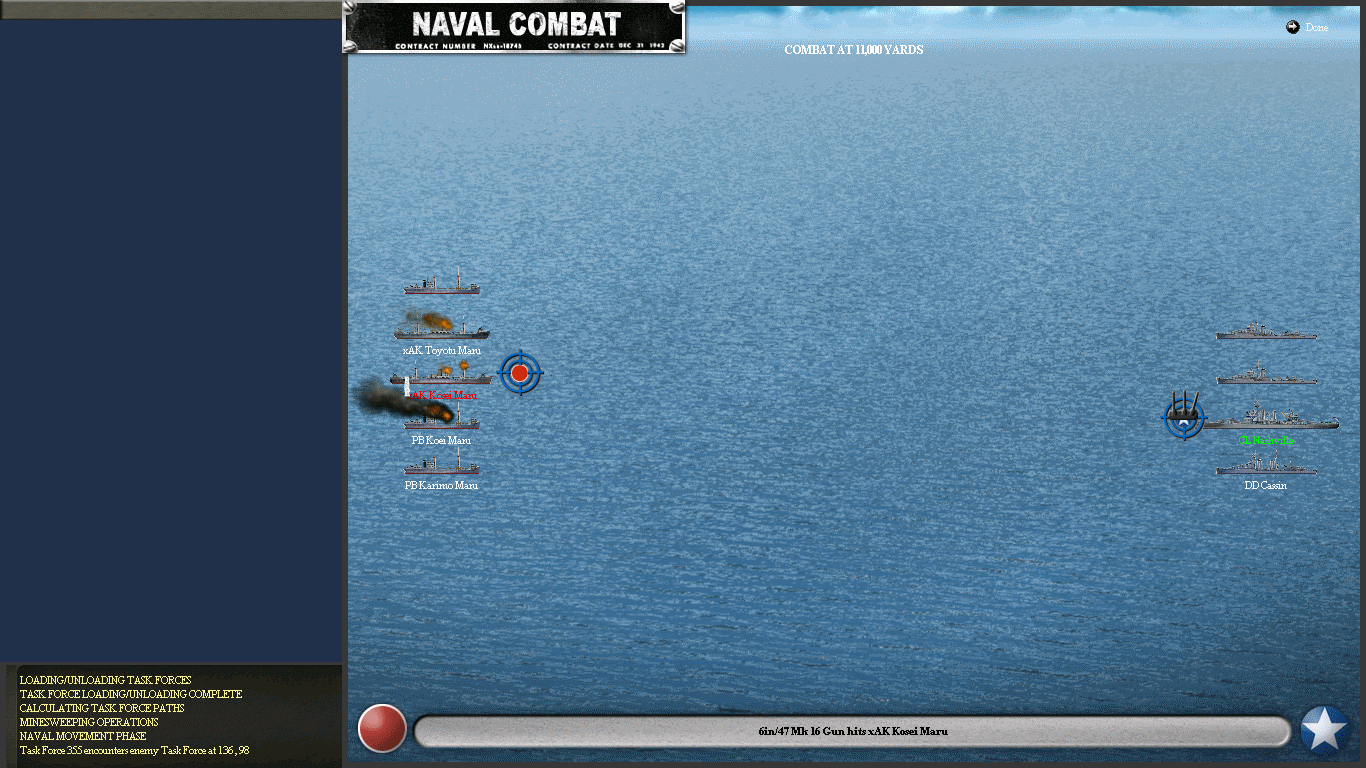Click the red xAK Kosei Maru name label
1366x768 pixels.
pos(441,395)
